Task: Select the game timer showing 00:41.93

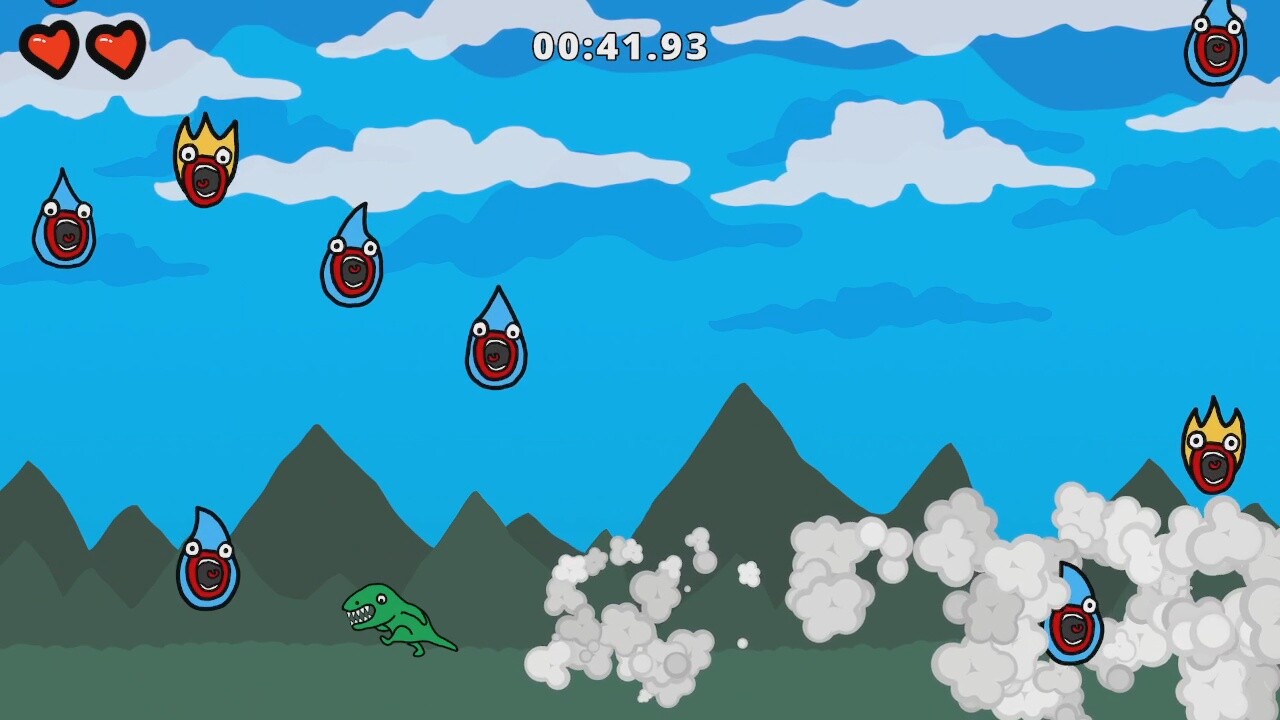Action: tap(620, 45)
